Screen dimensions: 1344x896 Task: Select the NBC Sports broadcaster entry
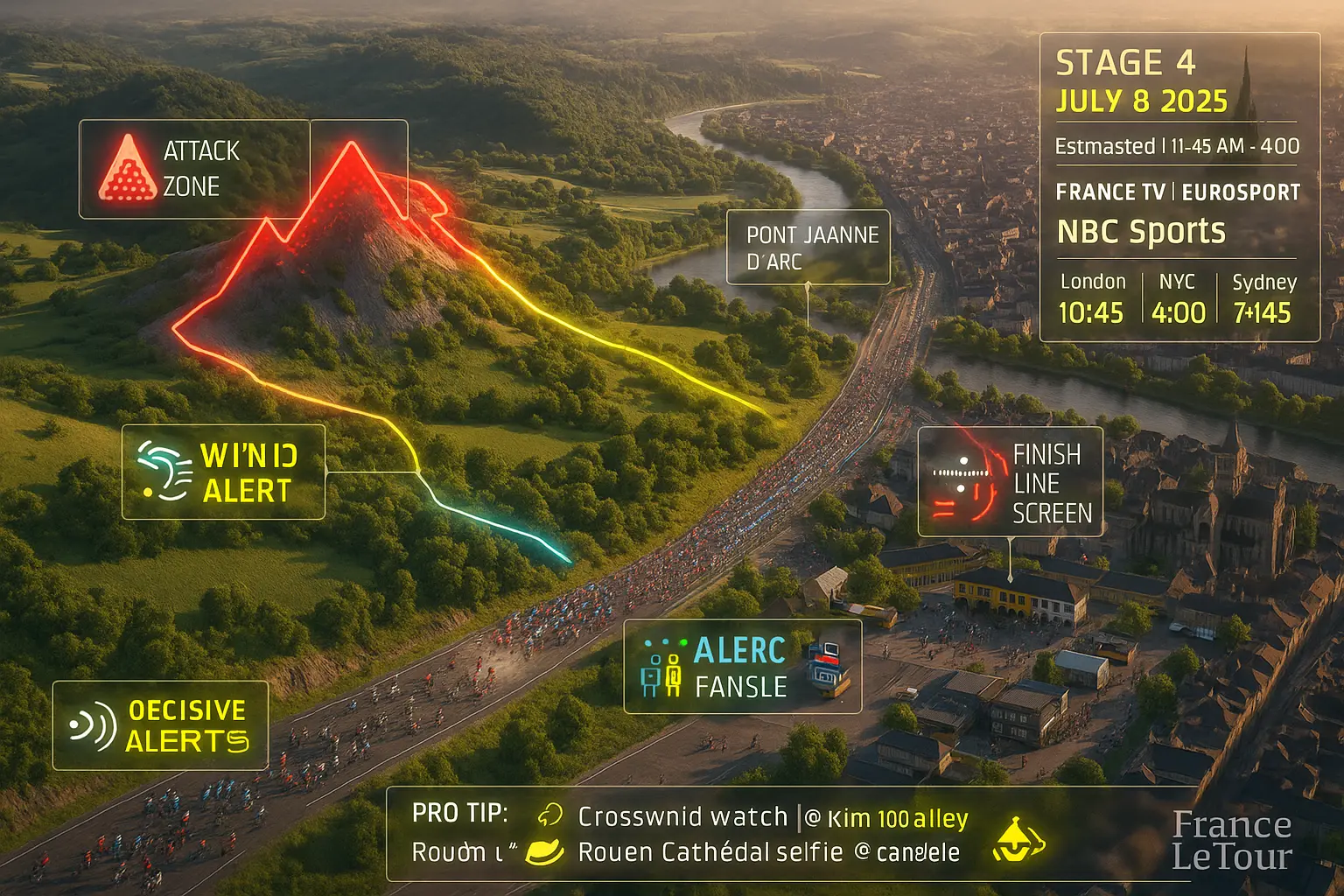pos(1141,232)
